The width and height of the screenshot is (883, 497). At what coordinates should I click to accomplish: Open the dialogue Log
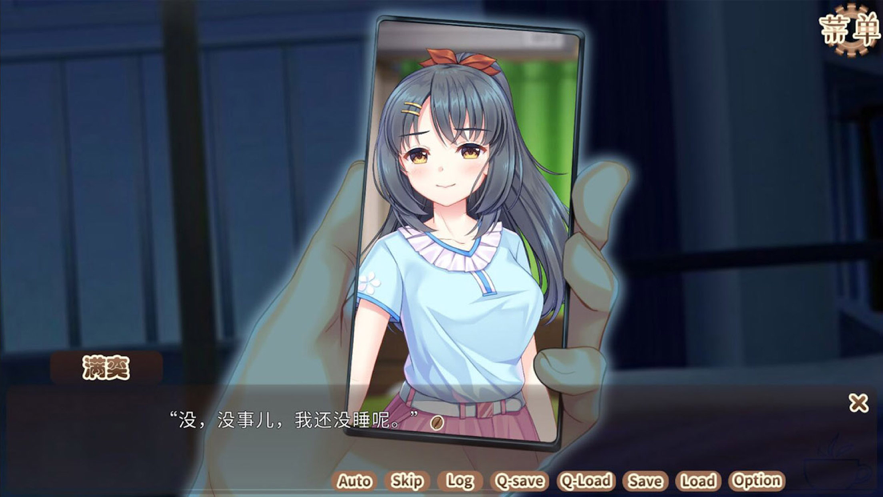(460, 481)
